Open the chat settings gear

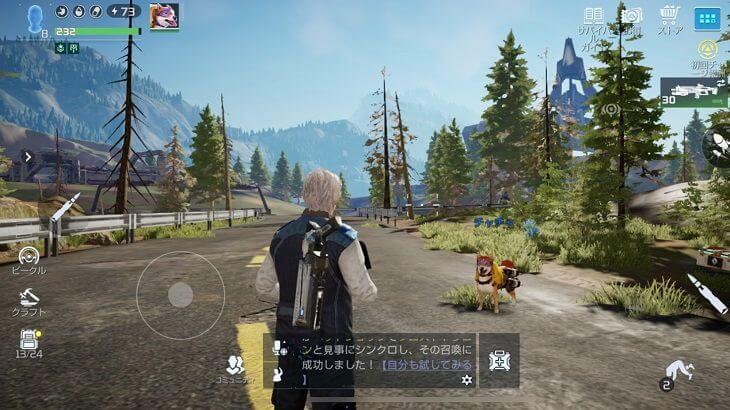point(466,380)
